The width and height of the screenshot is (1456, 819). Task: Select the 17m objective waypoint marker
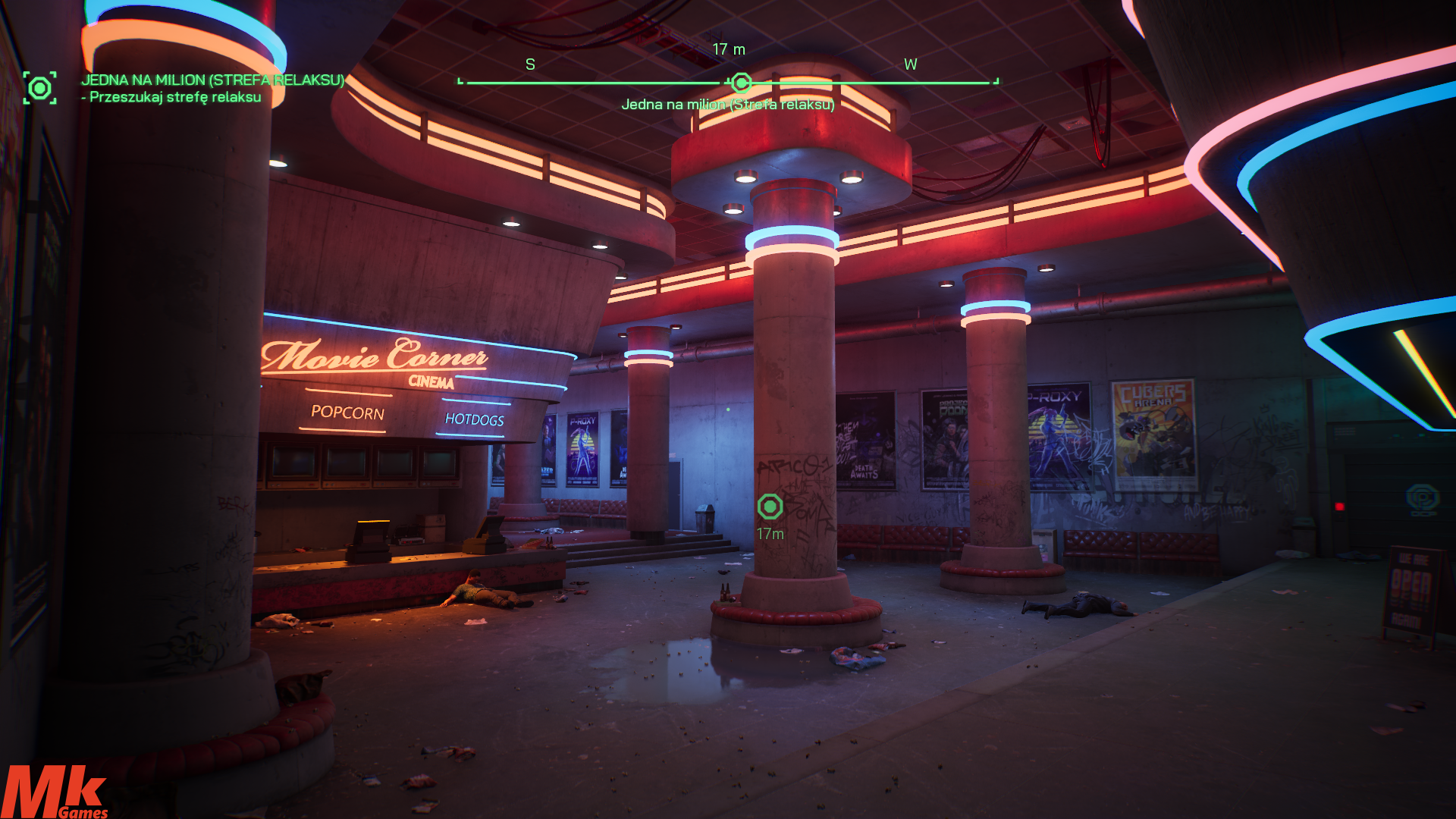[x=770, y=507]
